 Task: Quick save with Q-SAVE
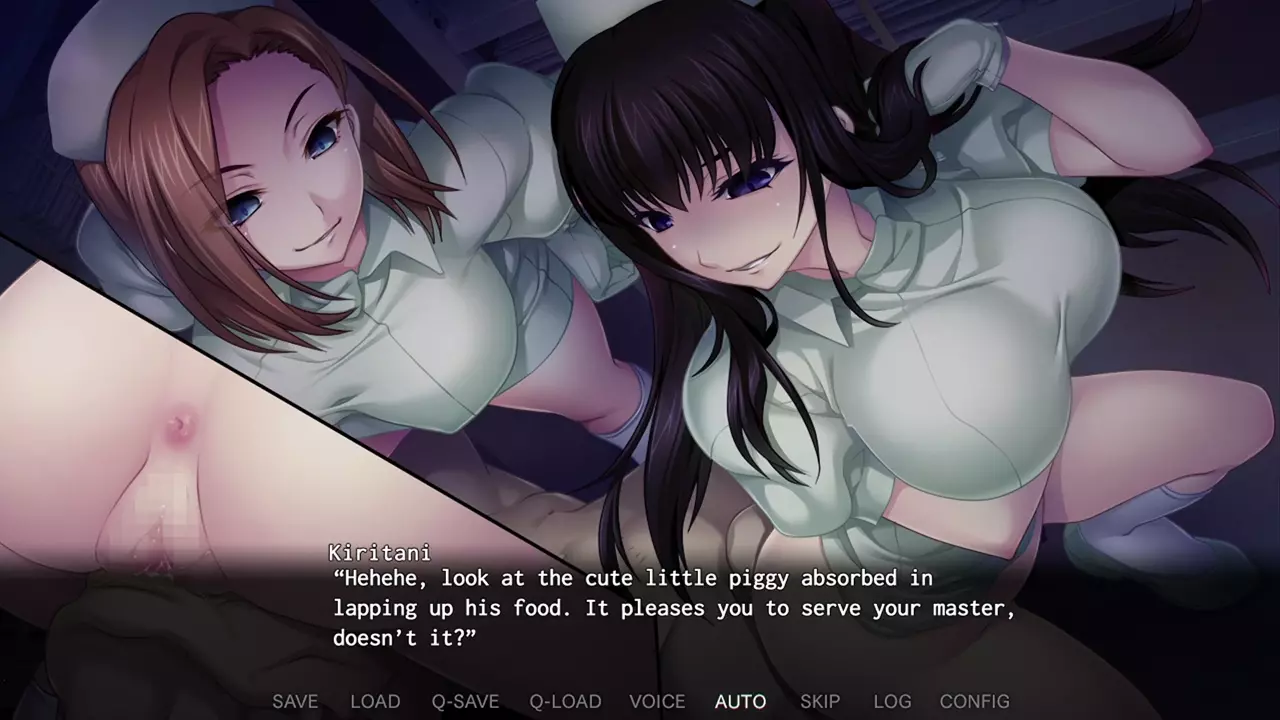[x=465, y=701]
